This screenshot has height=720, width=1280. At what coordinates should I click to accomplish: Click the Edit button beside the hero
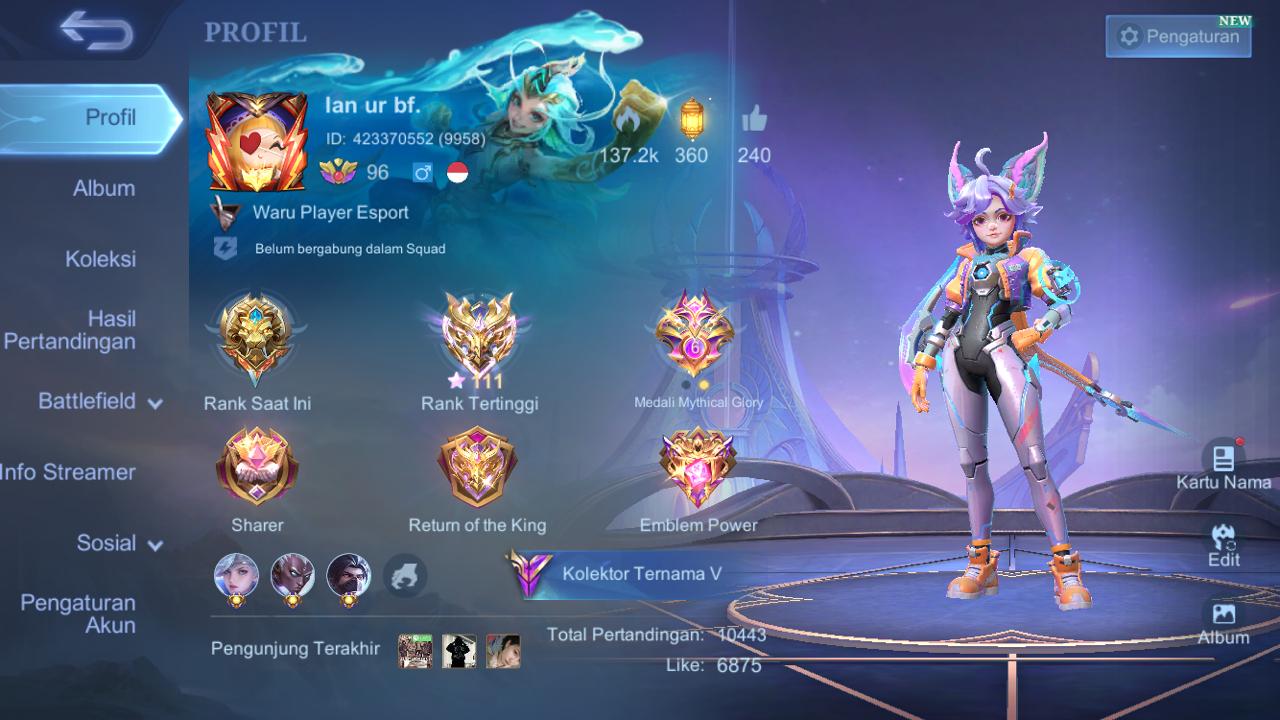pos(1223,545)
